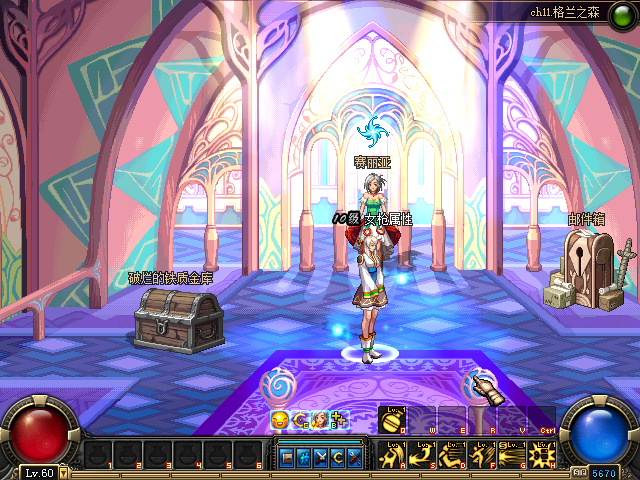Open the chest menu button

tap(287, 458)
